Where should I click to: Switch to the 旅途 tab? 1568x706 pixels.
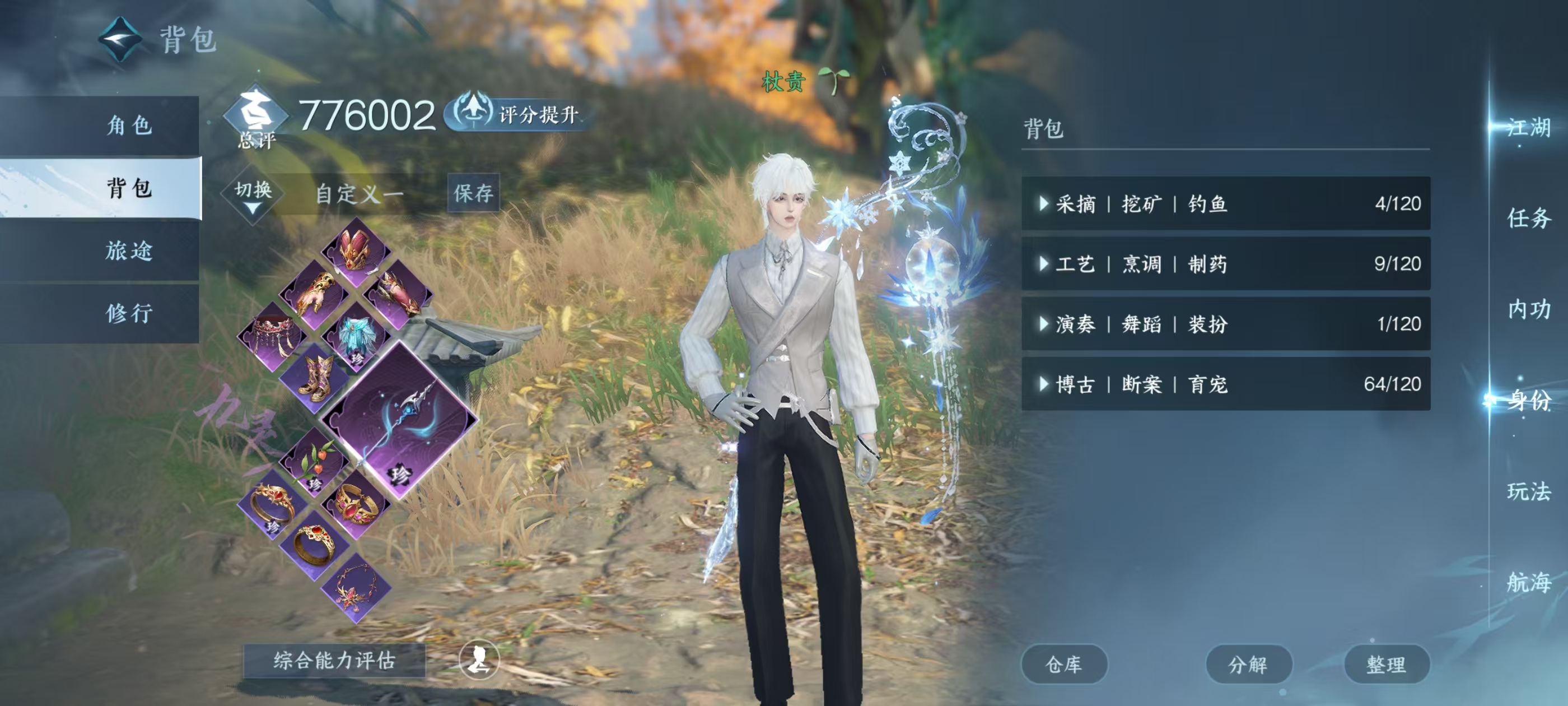(x=128, y=251)
